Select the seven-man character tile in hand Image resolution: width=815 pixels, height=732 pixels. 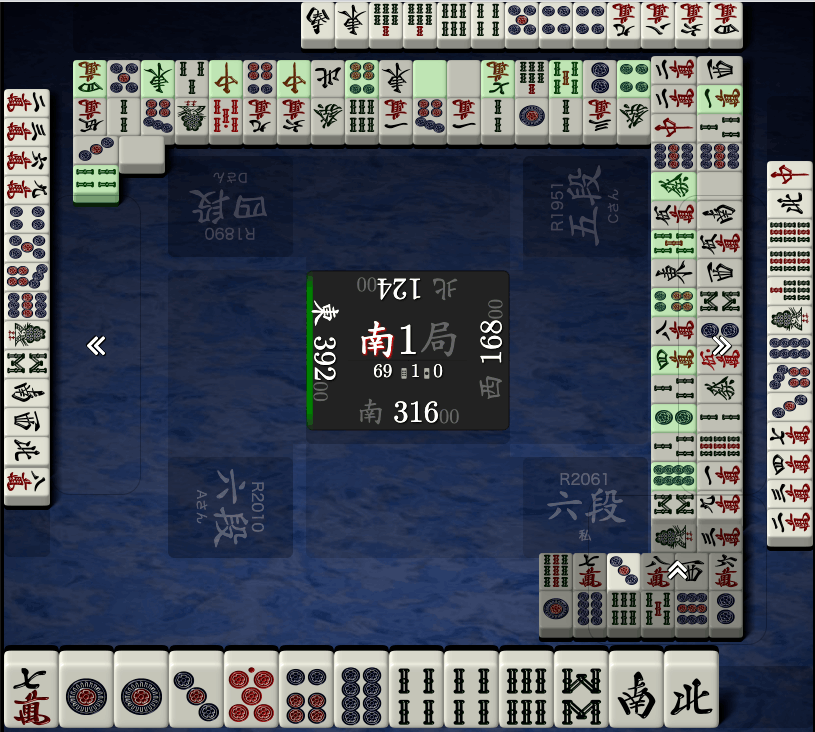[30, 690]
